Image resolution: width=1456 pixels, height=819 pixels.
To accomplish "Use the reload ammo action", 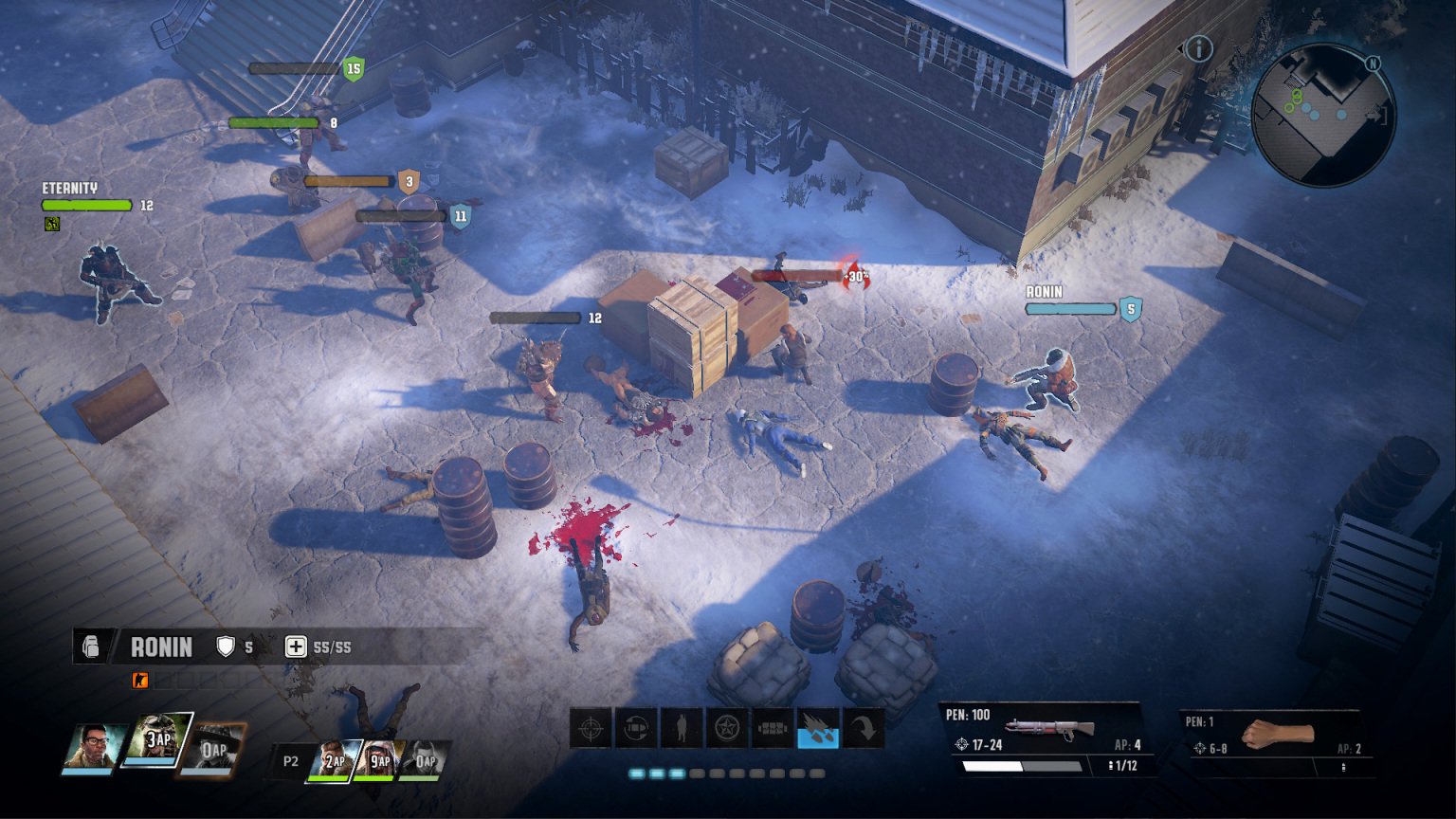I will (636, 729).
